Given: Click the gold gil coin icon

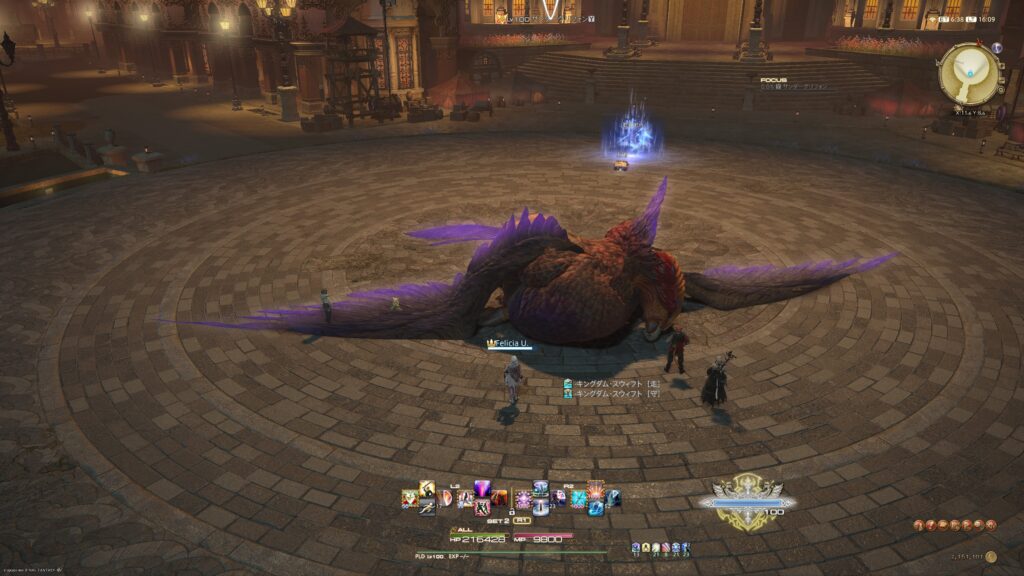Looking at the screenshot, I should pos(990,557).
